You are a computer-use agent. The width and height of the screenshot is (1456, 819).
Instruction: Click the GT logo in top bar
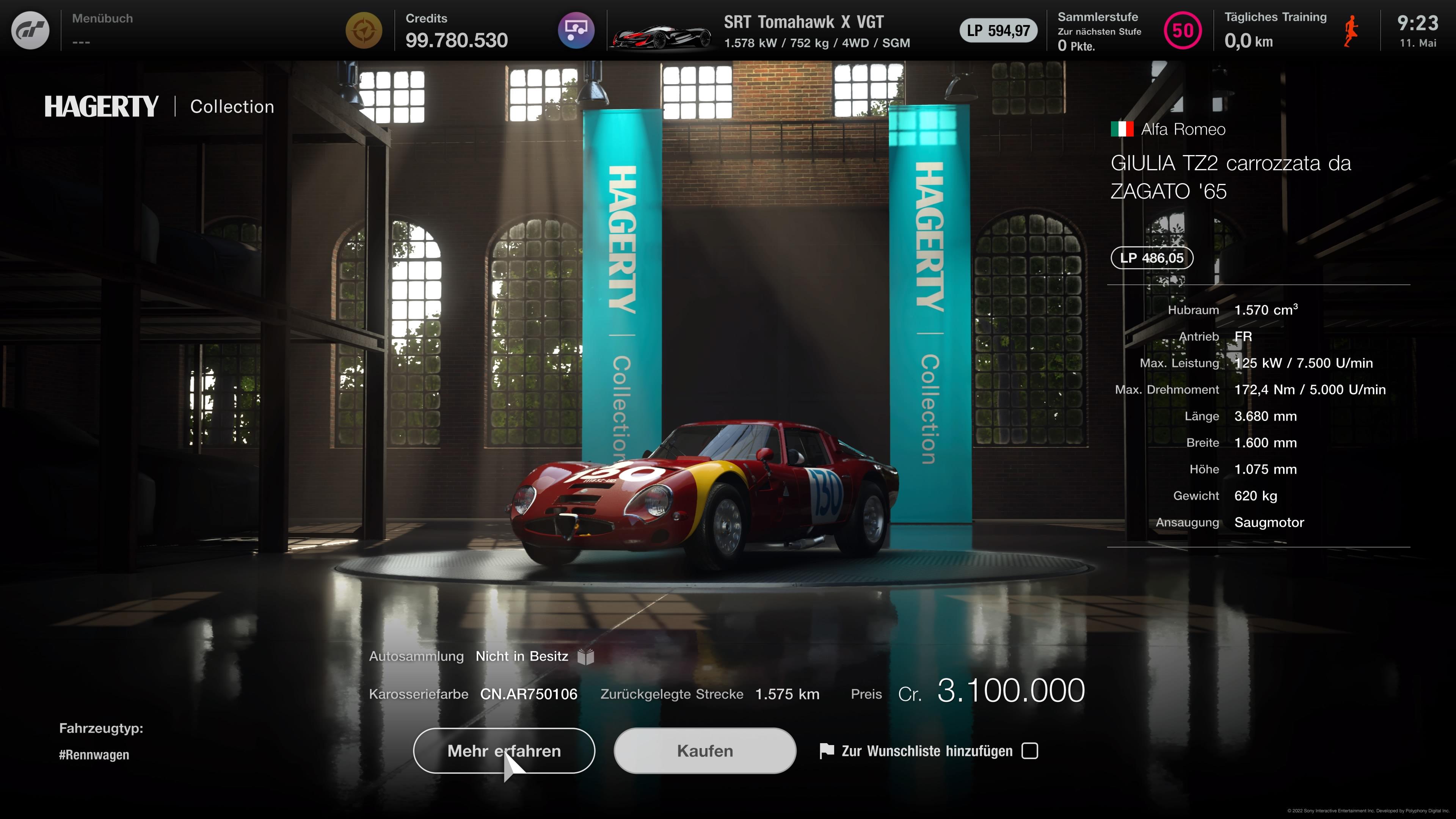(x=30, y=30)
